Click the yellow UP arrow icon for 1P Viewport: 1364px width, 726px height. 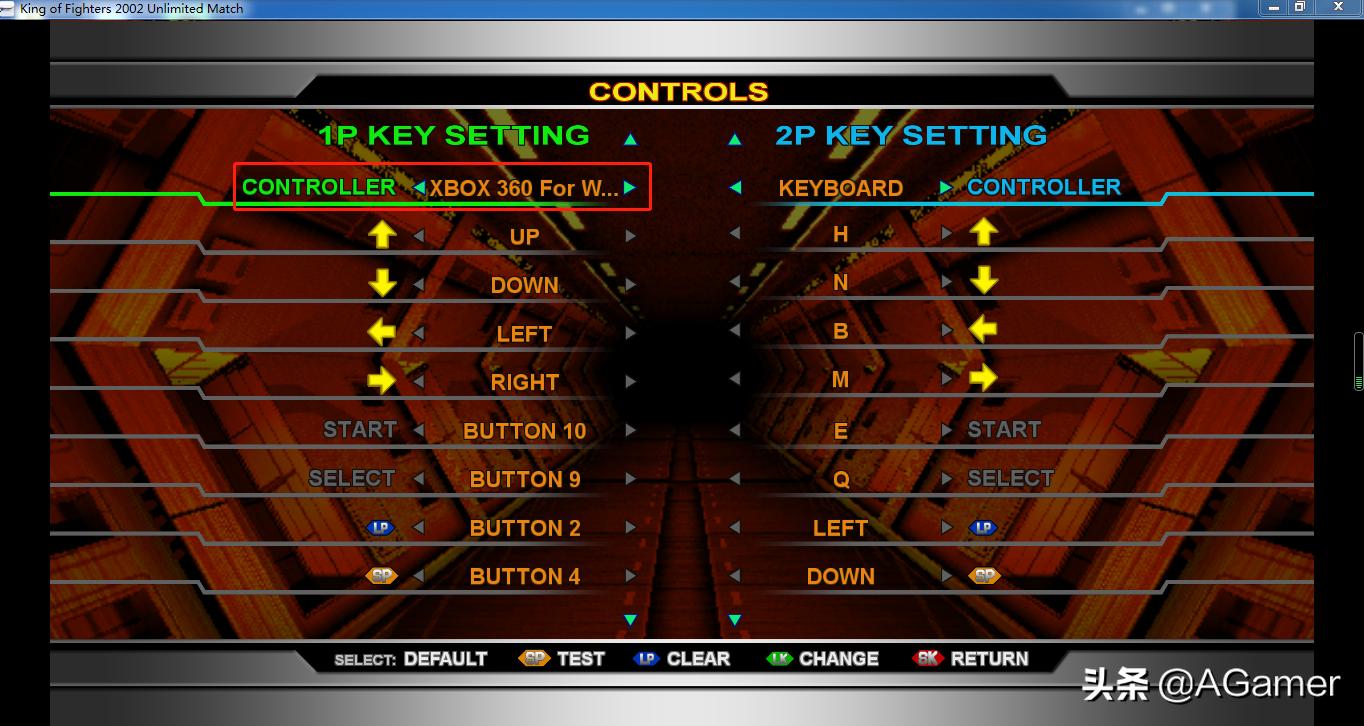coord(383,232)
